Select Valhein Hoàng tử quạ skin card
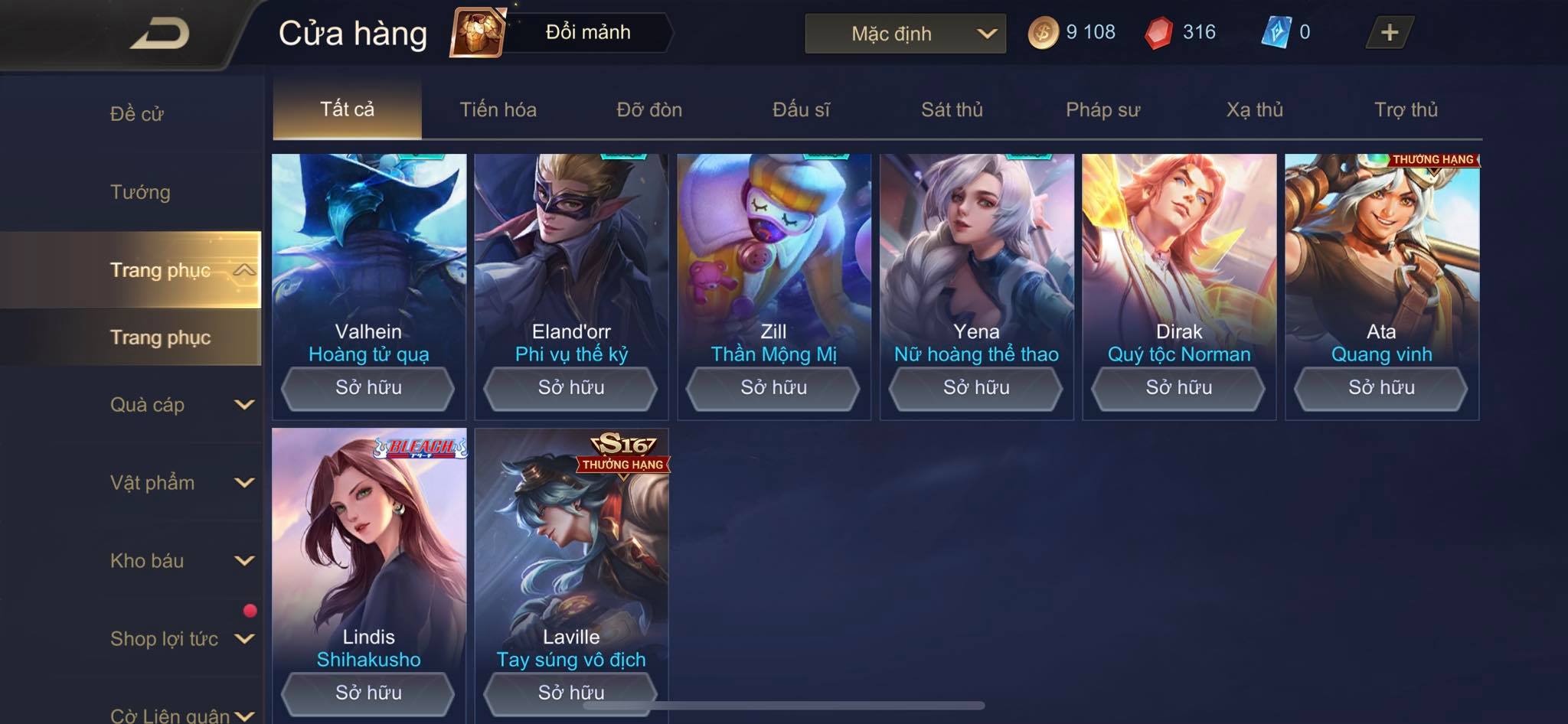This screenshot has width=1568, height=724. pyautogui.click(x=369, y=253)
